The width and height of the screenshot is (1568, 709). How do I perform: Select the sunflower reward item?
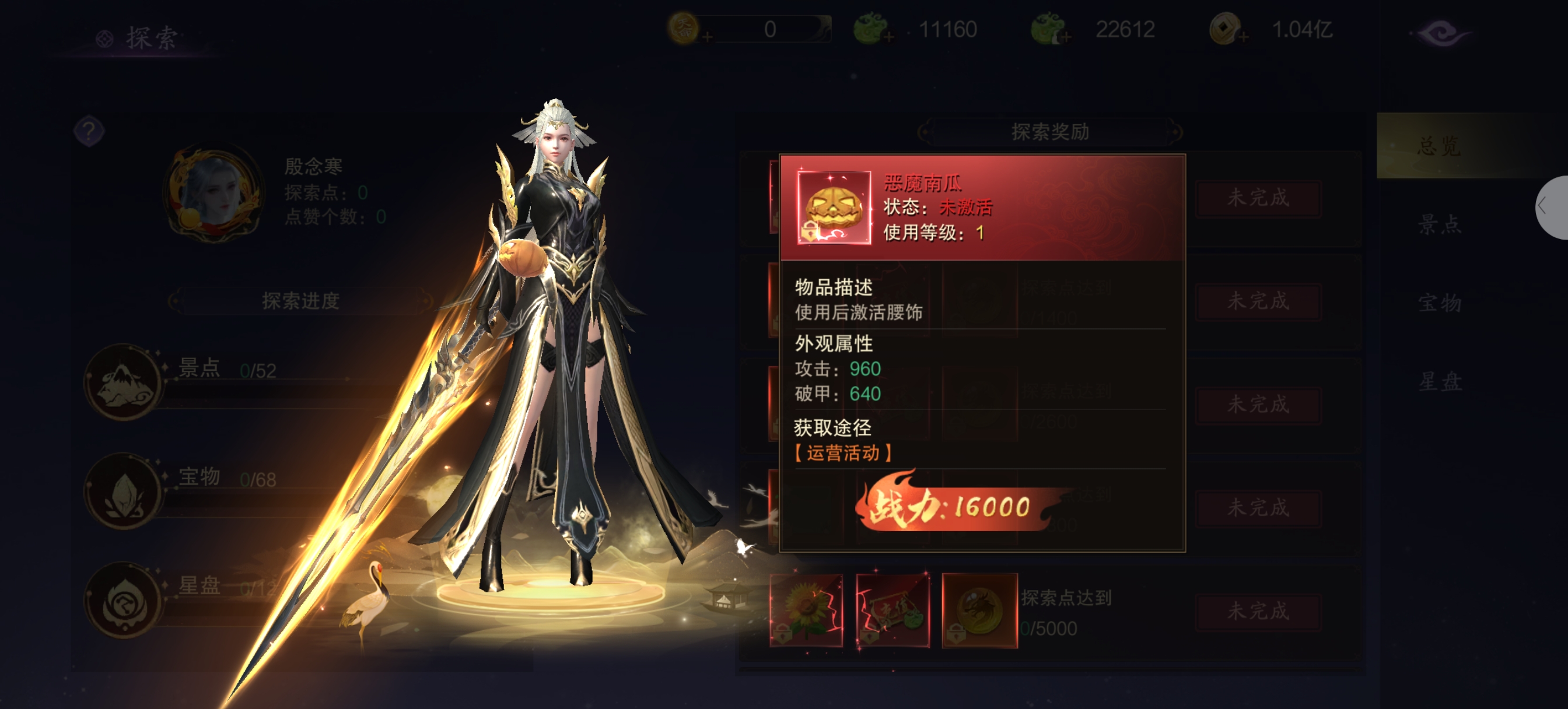(x=806, y=610)
